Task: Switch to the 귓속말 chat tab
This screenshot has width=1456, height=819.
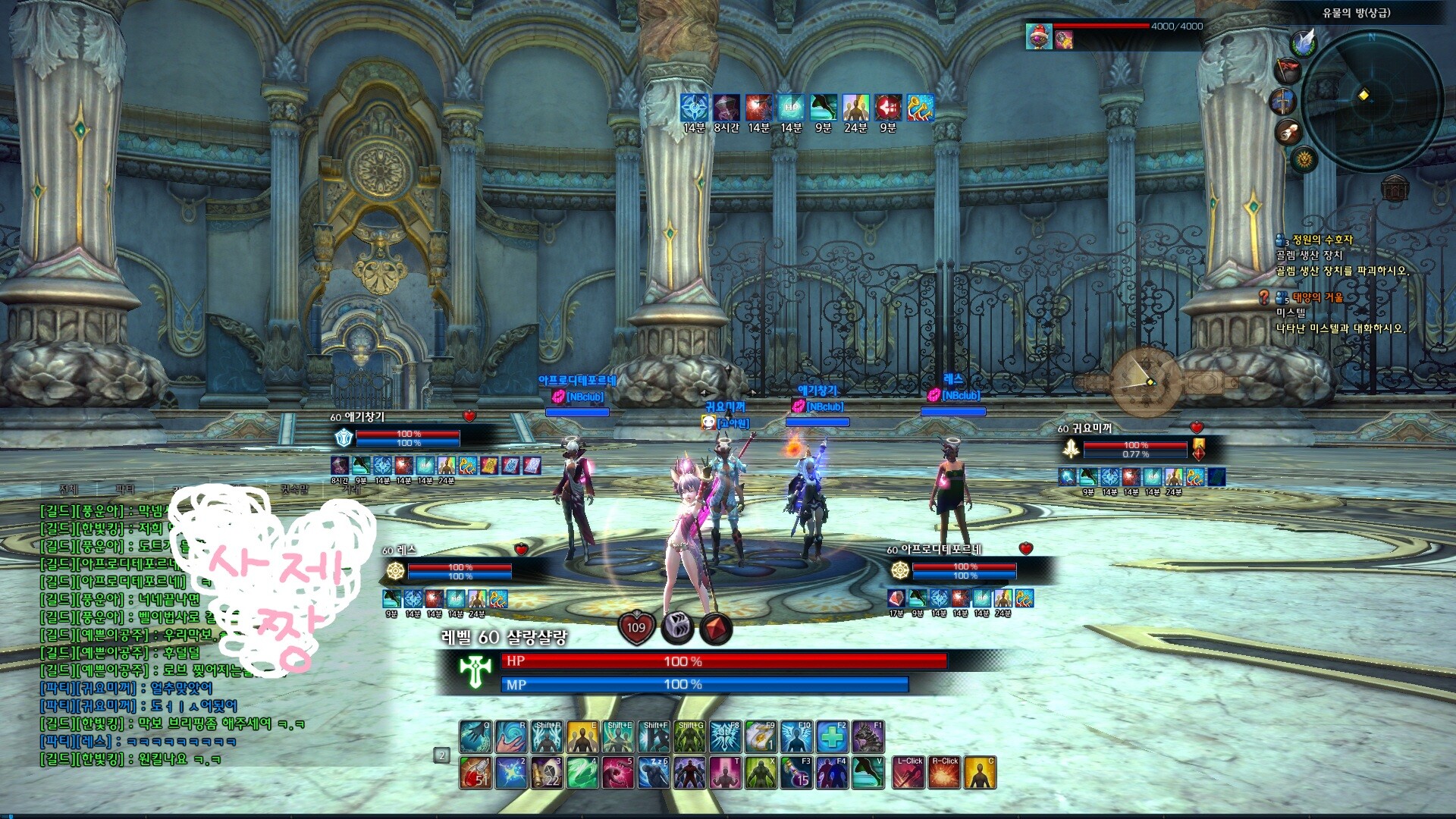Action: [294, 489]
